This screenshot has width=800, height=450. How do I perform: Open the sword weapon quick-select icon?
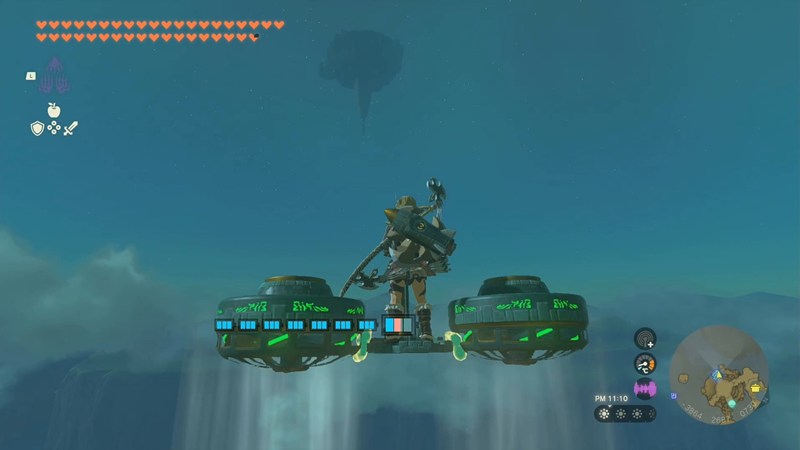point(71,128)
